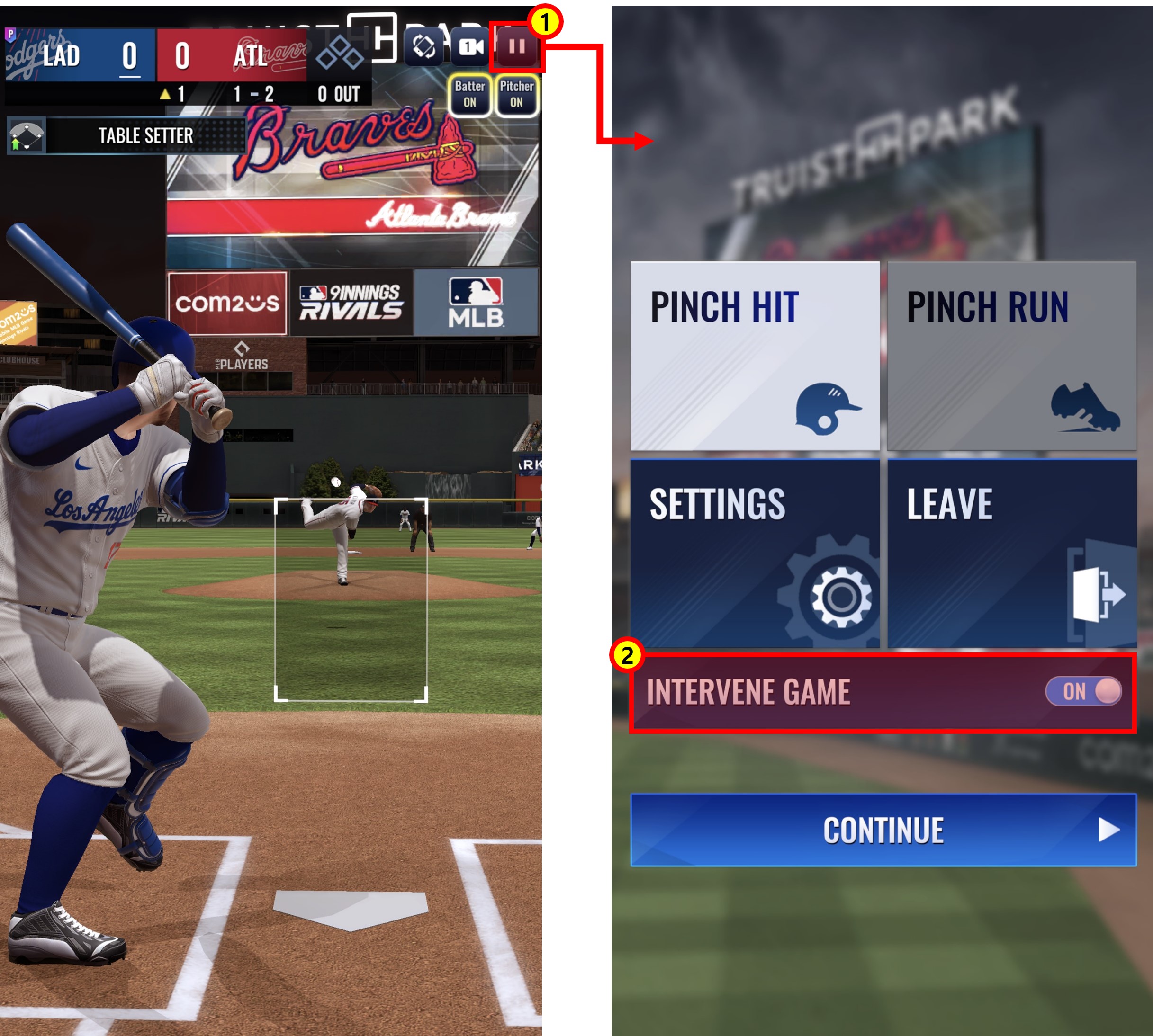Image resolution: width=1153 pixels, height=1036 pixels.
Task: Select Leave to exit the game
Action: (x=1011, y=554)
